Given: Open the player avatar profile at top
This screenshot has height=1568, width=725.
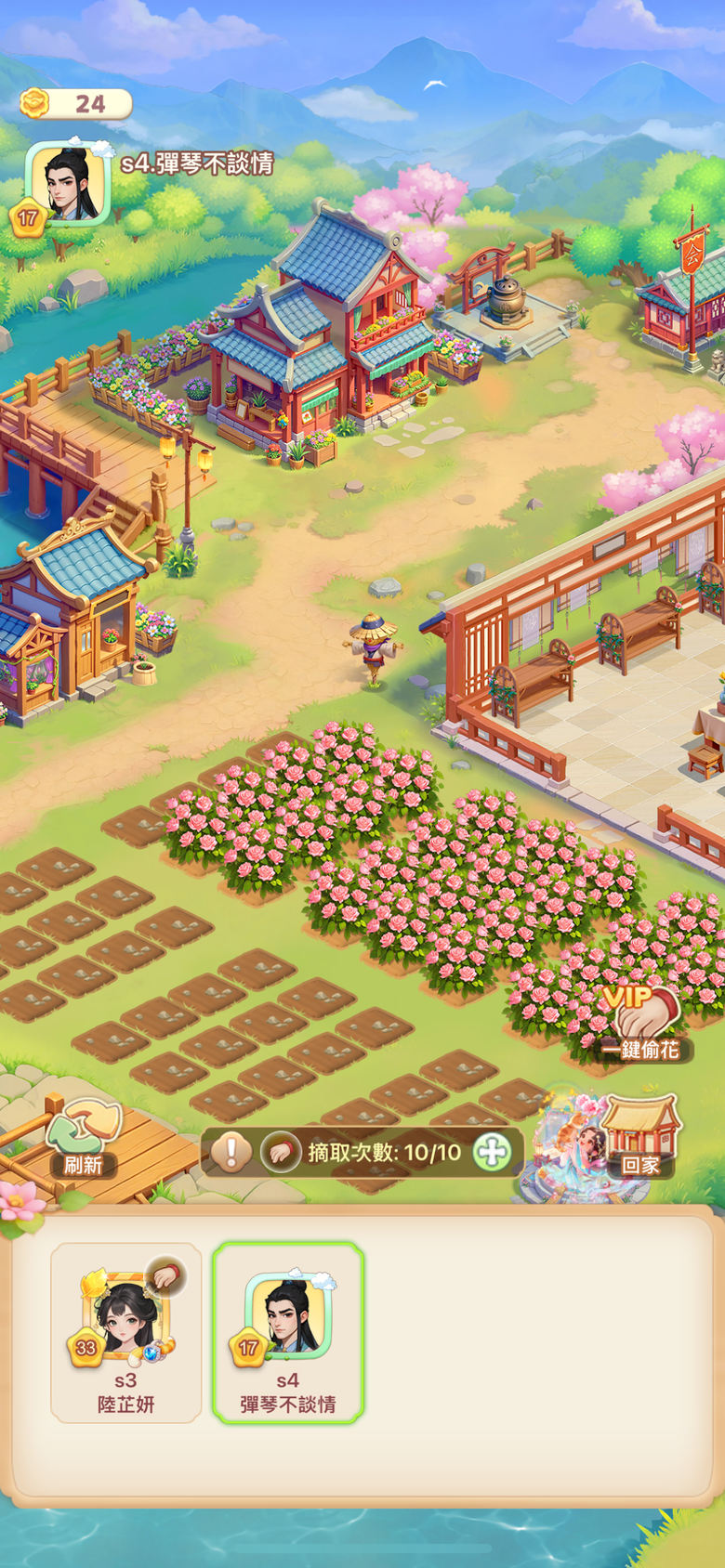Looking at the screenshot, I should click(68, 184).
